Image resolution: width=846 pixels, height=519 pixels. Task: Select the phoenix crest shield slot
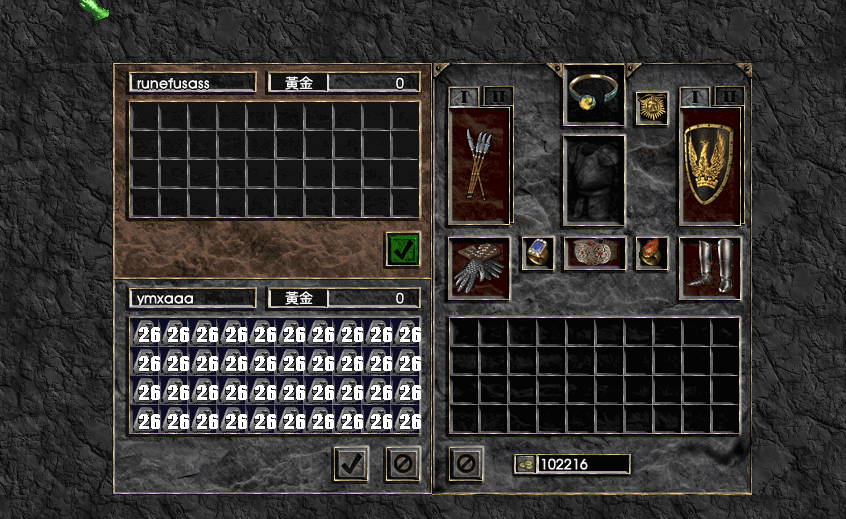[x=710, y=165]
